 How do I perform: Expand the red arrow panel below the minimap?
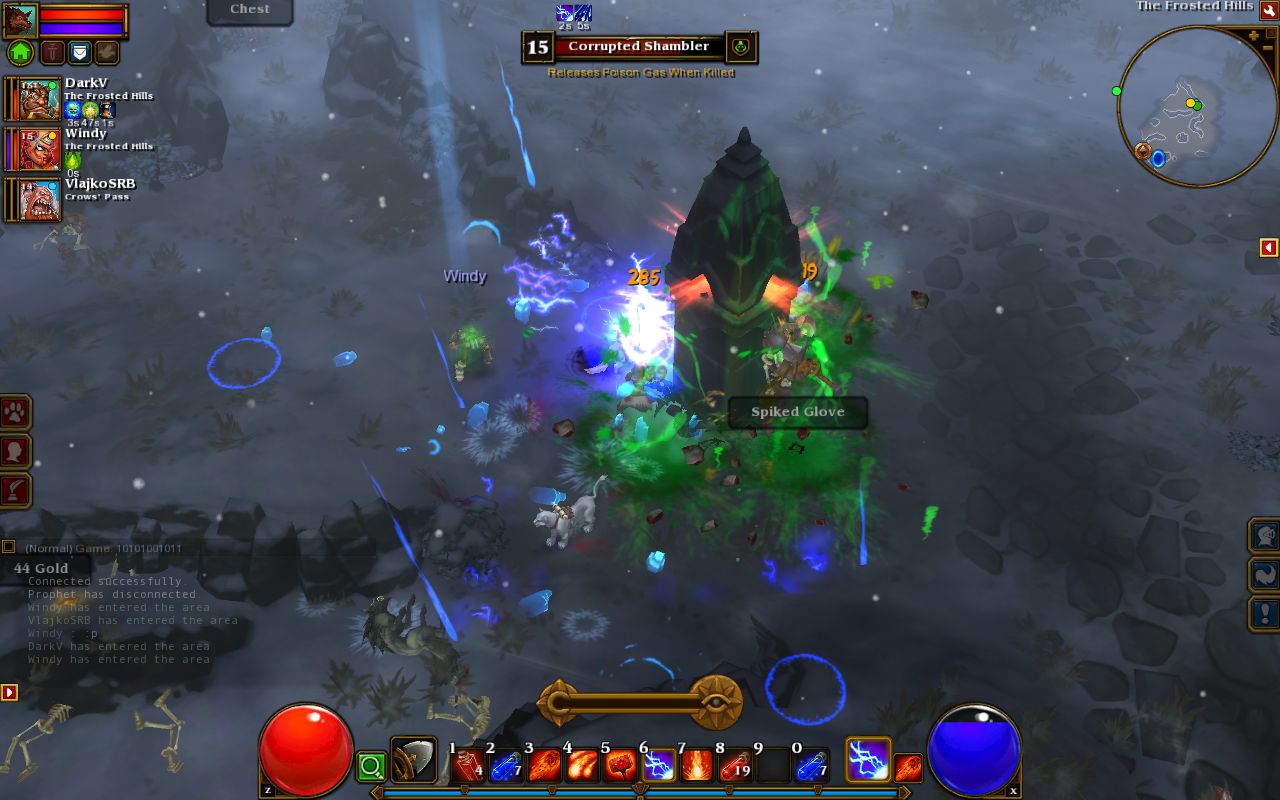click(x=1268, y=247)
